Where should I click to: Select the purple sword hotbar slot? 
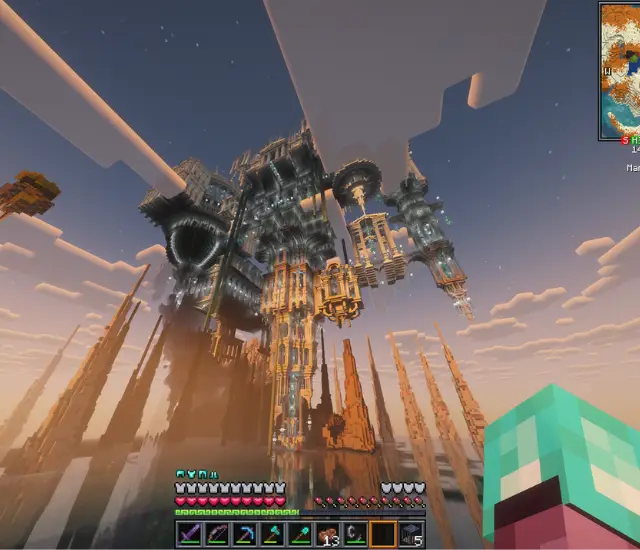190,535
